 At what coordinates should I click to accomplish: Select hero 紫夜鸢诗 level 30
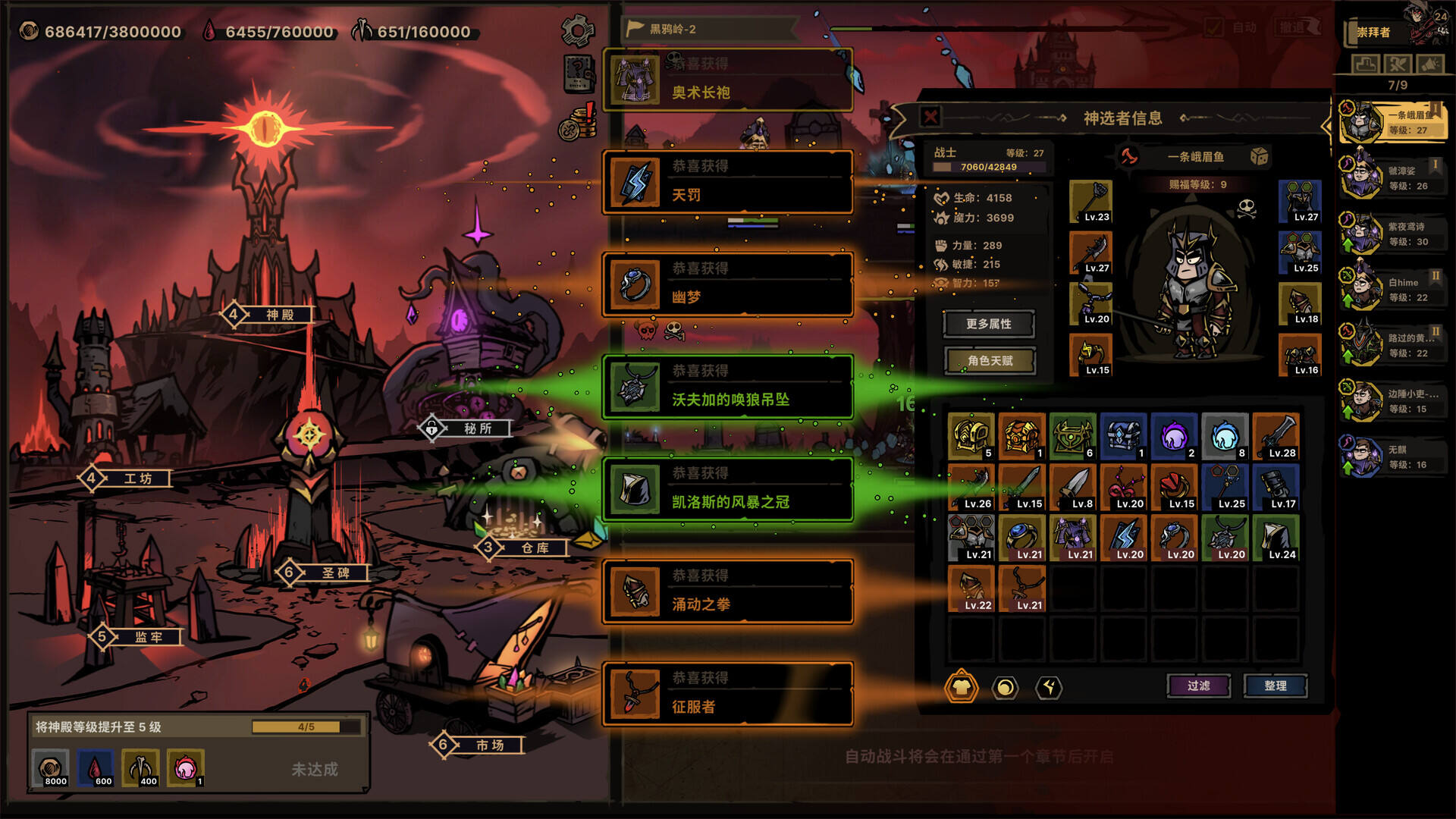pyautogui.click(x=1392, y=234)
